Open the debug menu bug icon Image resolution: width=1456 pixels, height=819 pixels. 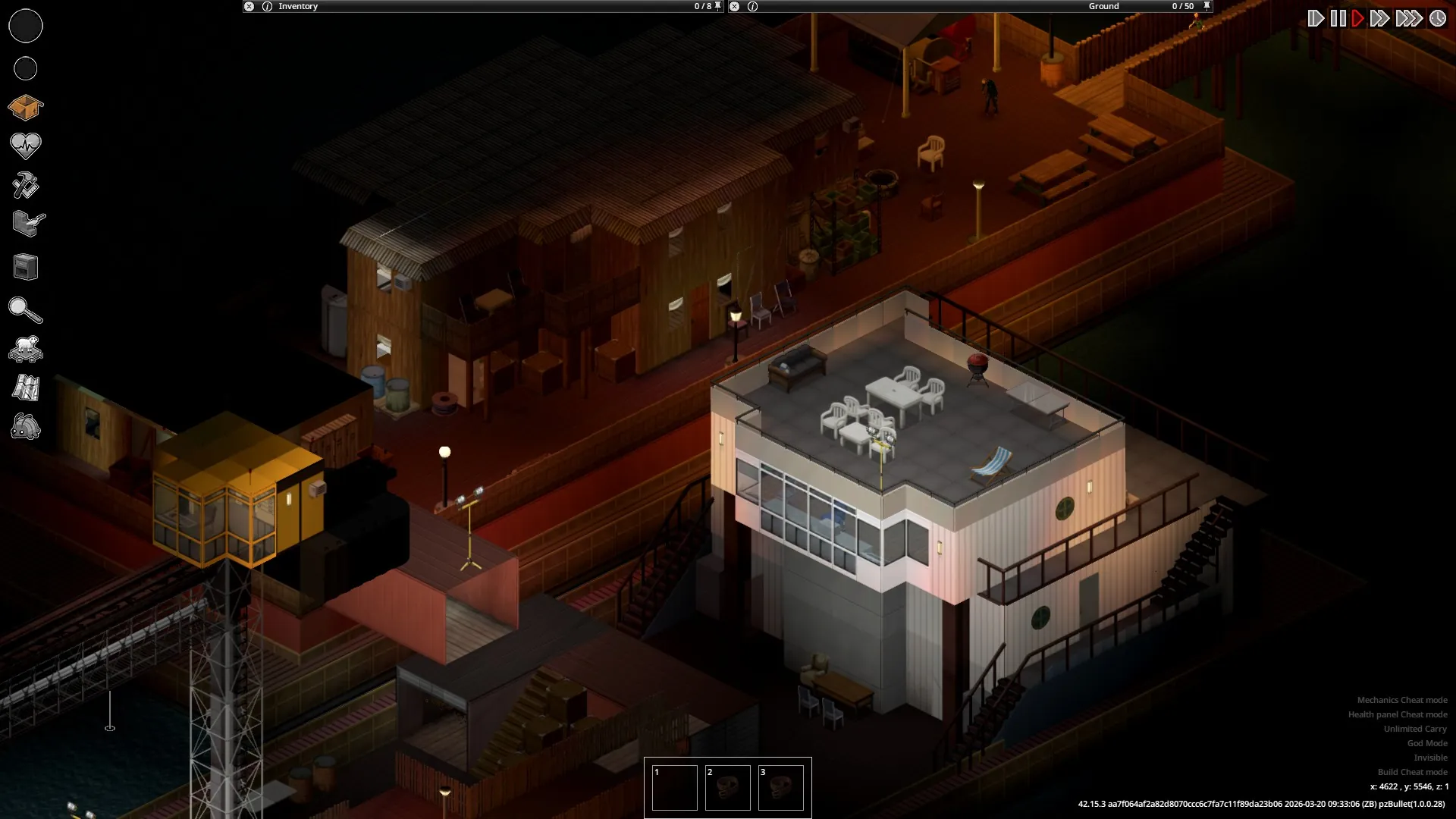(x=26, y=428)
